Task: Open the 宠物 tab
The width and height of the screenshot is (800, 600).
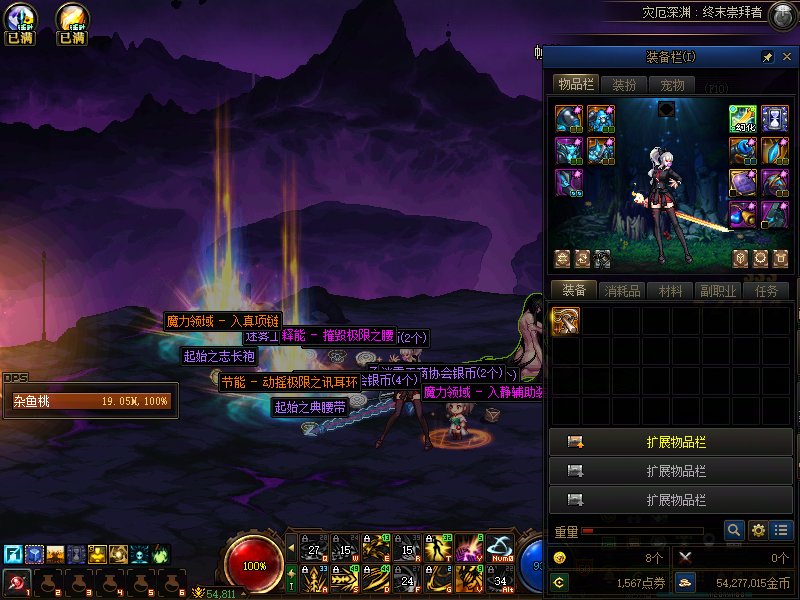Action: tap(672, 85)
